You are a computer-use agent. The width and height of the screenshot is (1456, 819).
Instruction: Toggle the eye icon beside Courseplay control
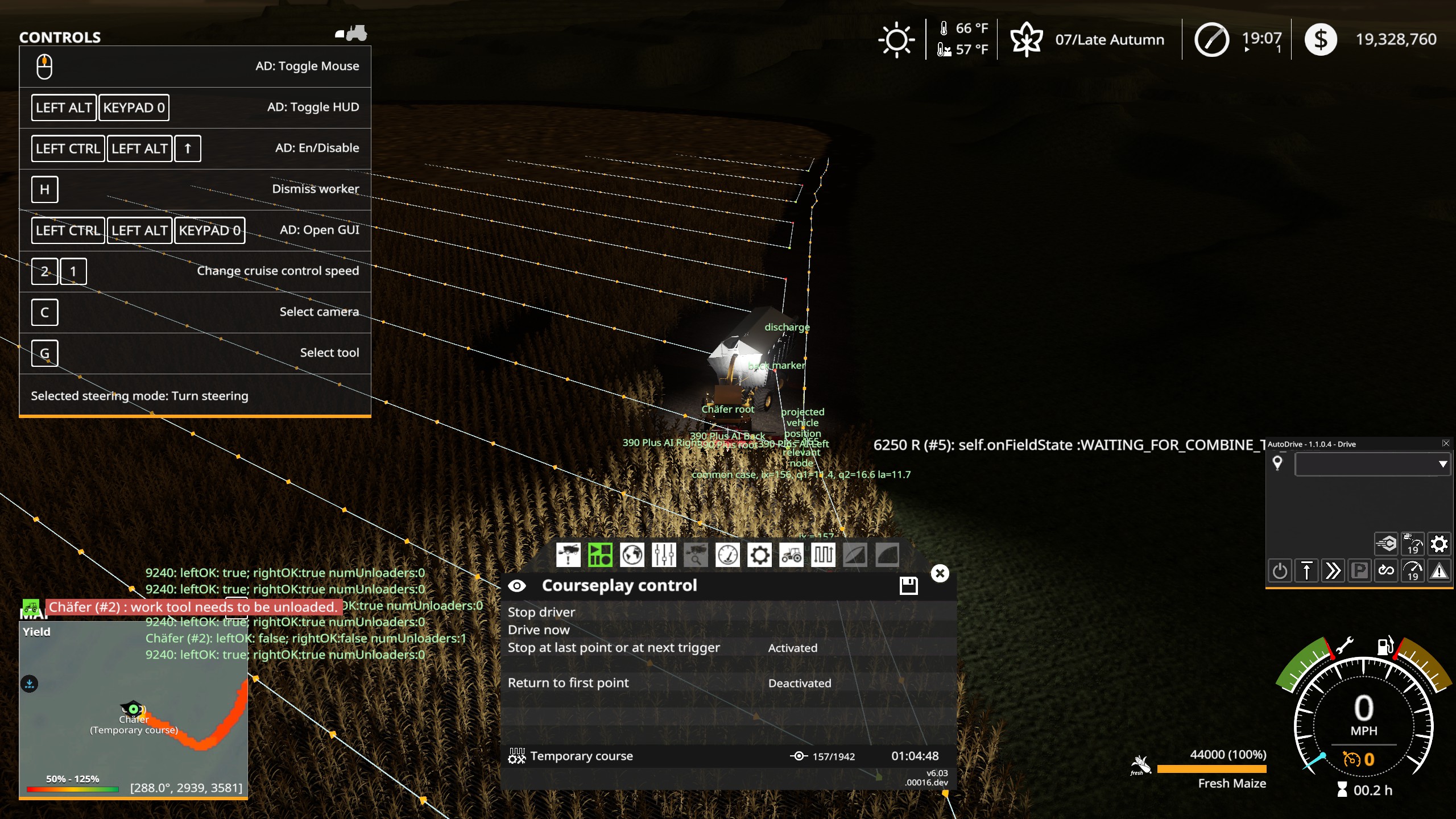517,586
